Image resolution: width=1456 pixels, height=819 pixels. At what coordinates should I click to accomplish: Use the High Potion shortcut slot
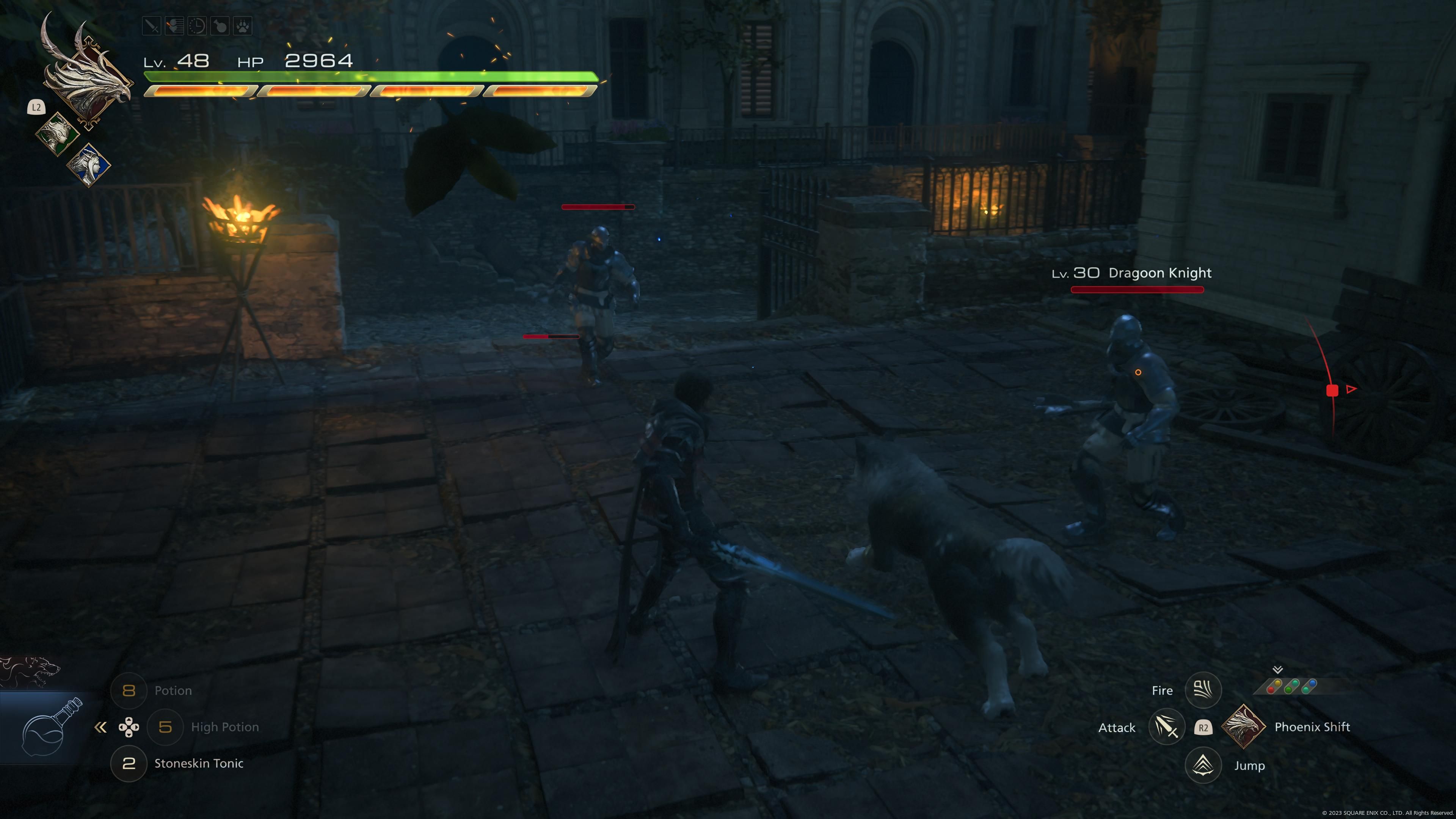[165, 727]
